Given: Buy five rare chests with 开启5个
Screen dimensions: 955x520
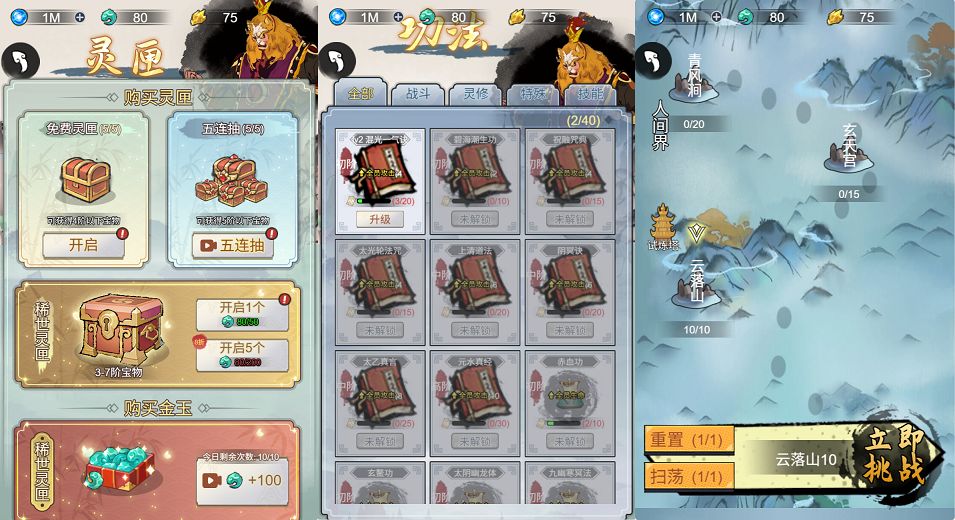Looking at the screenshot, I should (242, 355).
